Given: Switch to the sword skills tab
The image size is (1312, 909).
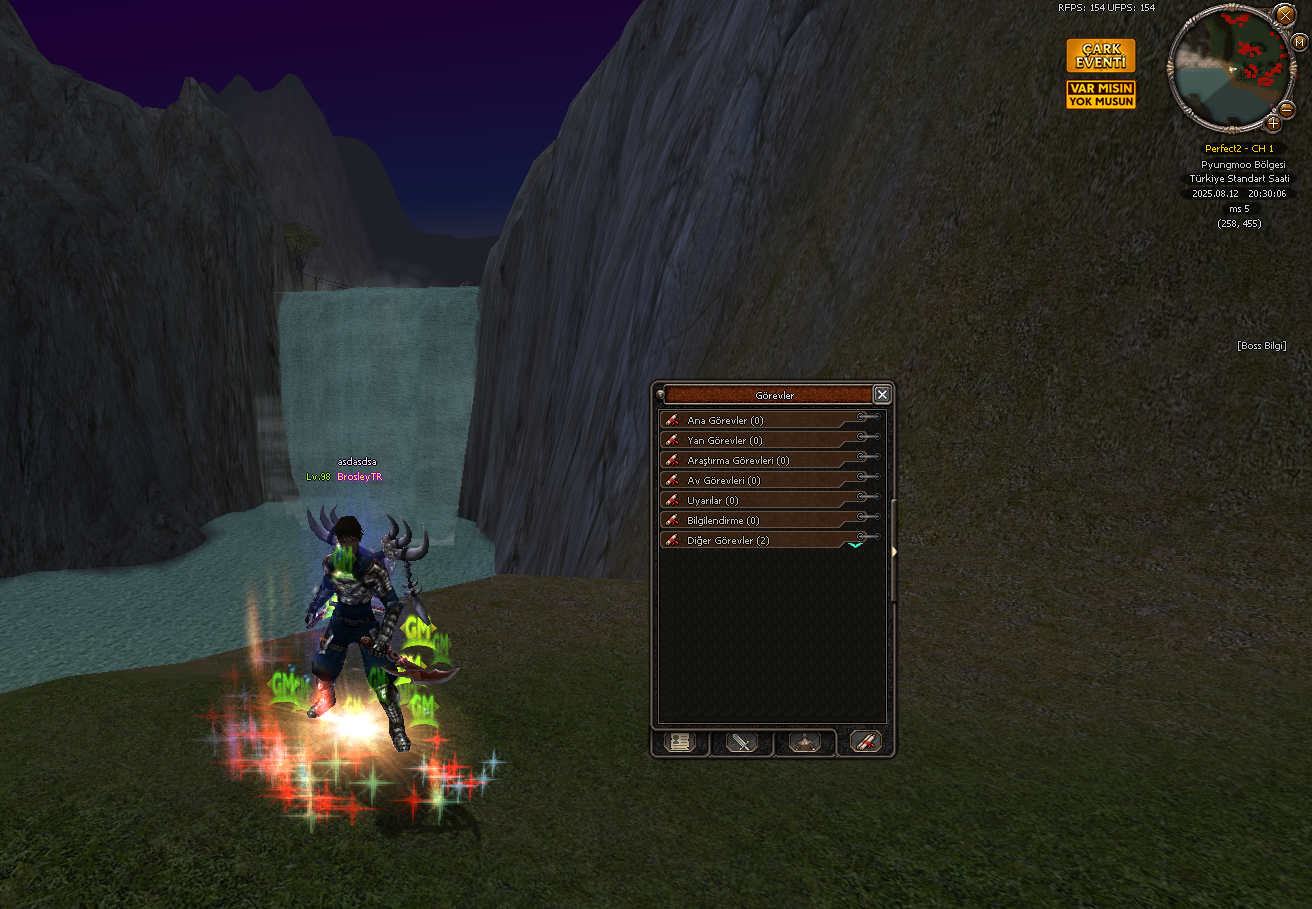Looking at the screenshot, I should pos(741,742).
